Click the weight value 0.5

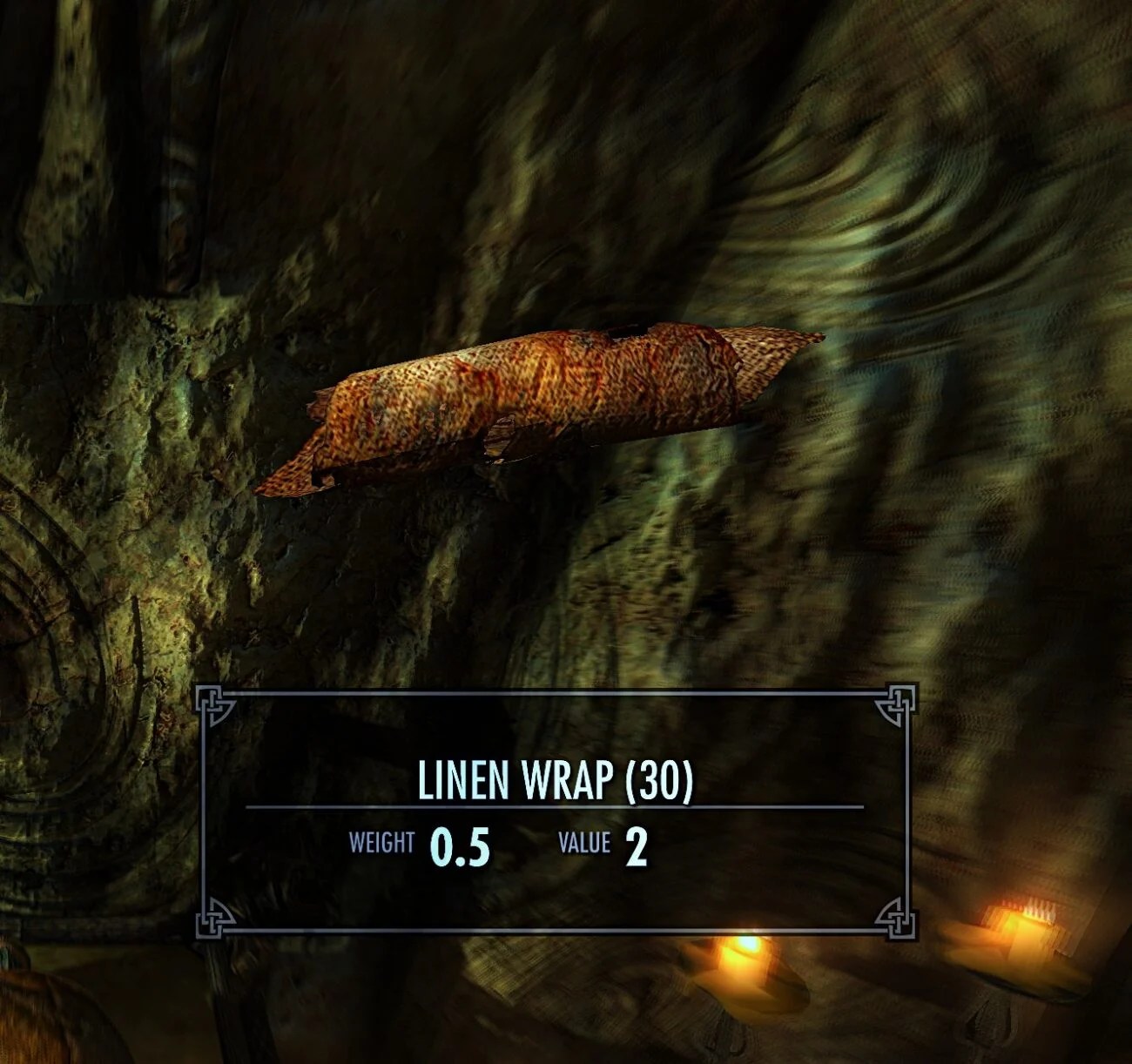(460, 841)
